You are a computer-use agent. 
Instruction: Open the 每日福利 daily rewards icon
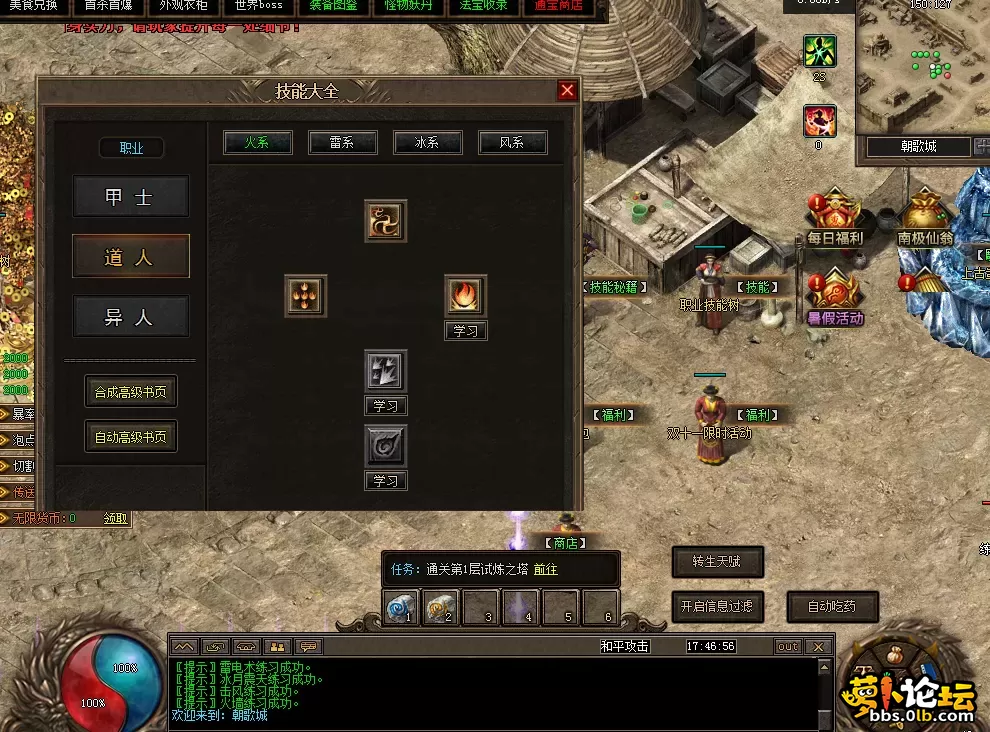(x=835, y=216)
